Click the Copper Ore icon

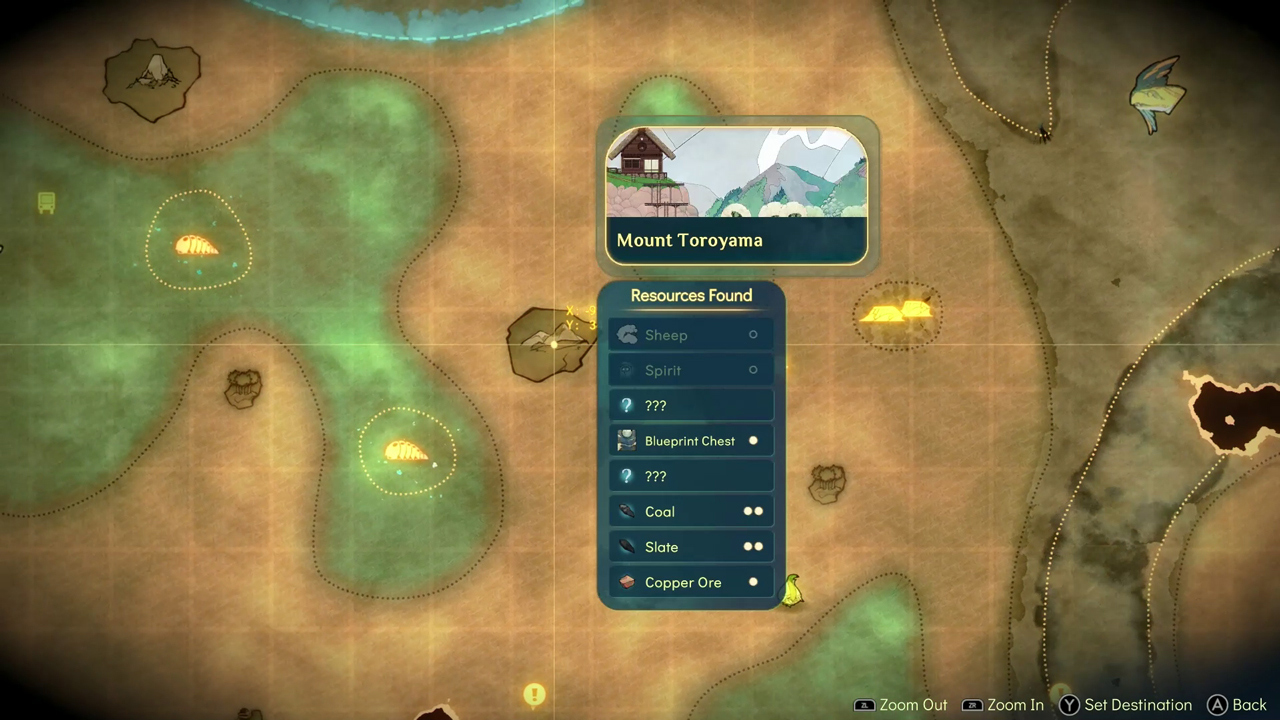627,582
